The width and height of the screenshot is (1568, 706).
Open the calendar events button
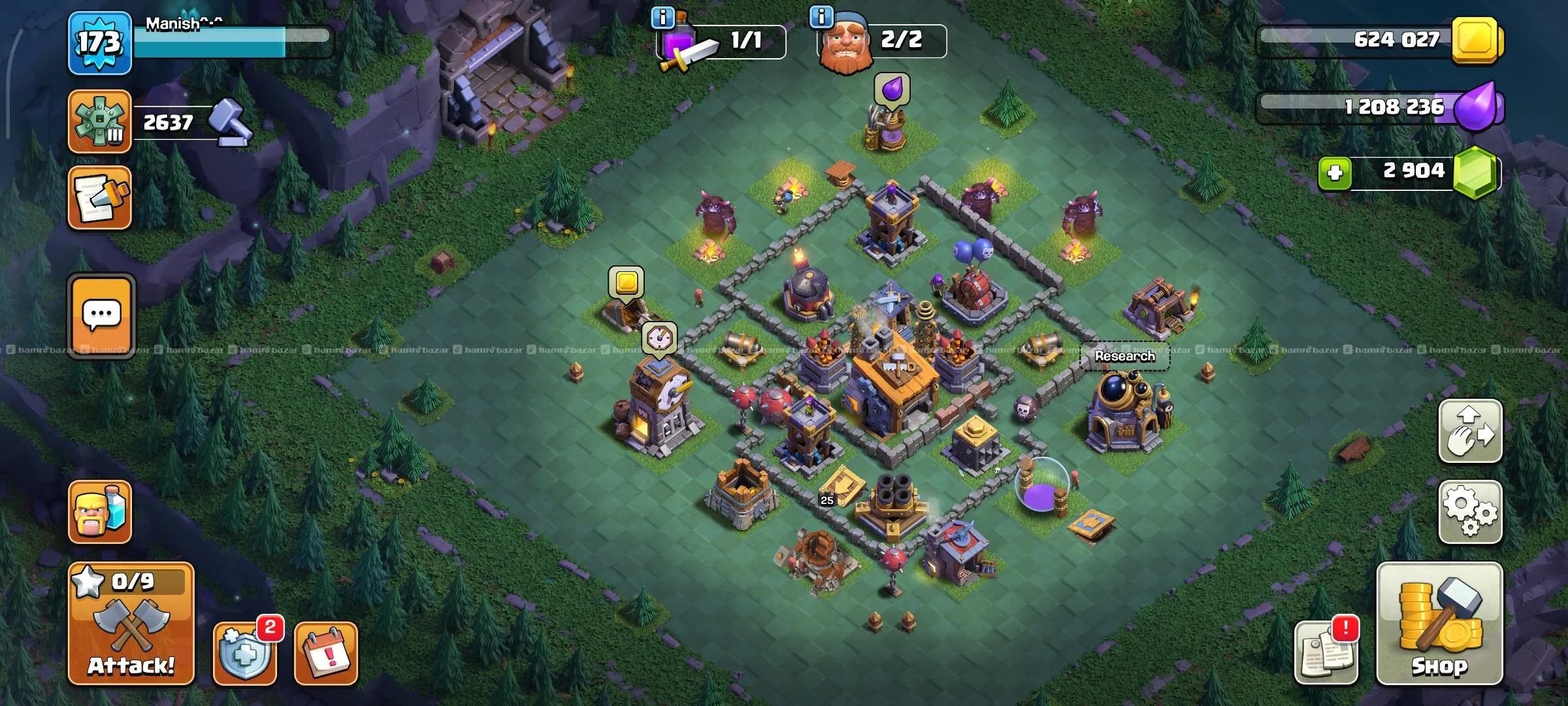coord(325,653)
